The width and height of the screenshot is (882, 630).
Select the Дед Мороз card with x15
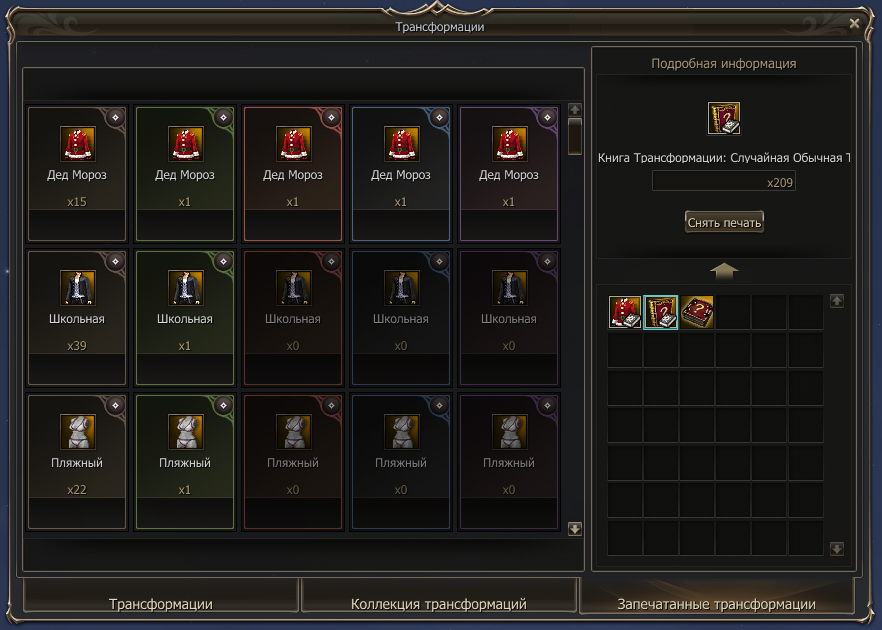[x=77, y=173]
